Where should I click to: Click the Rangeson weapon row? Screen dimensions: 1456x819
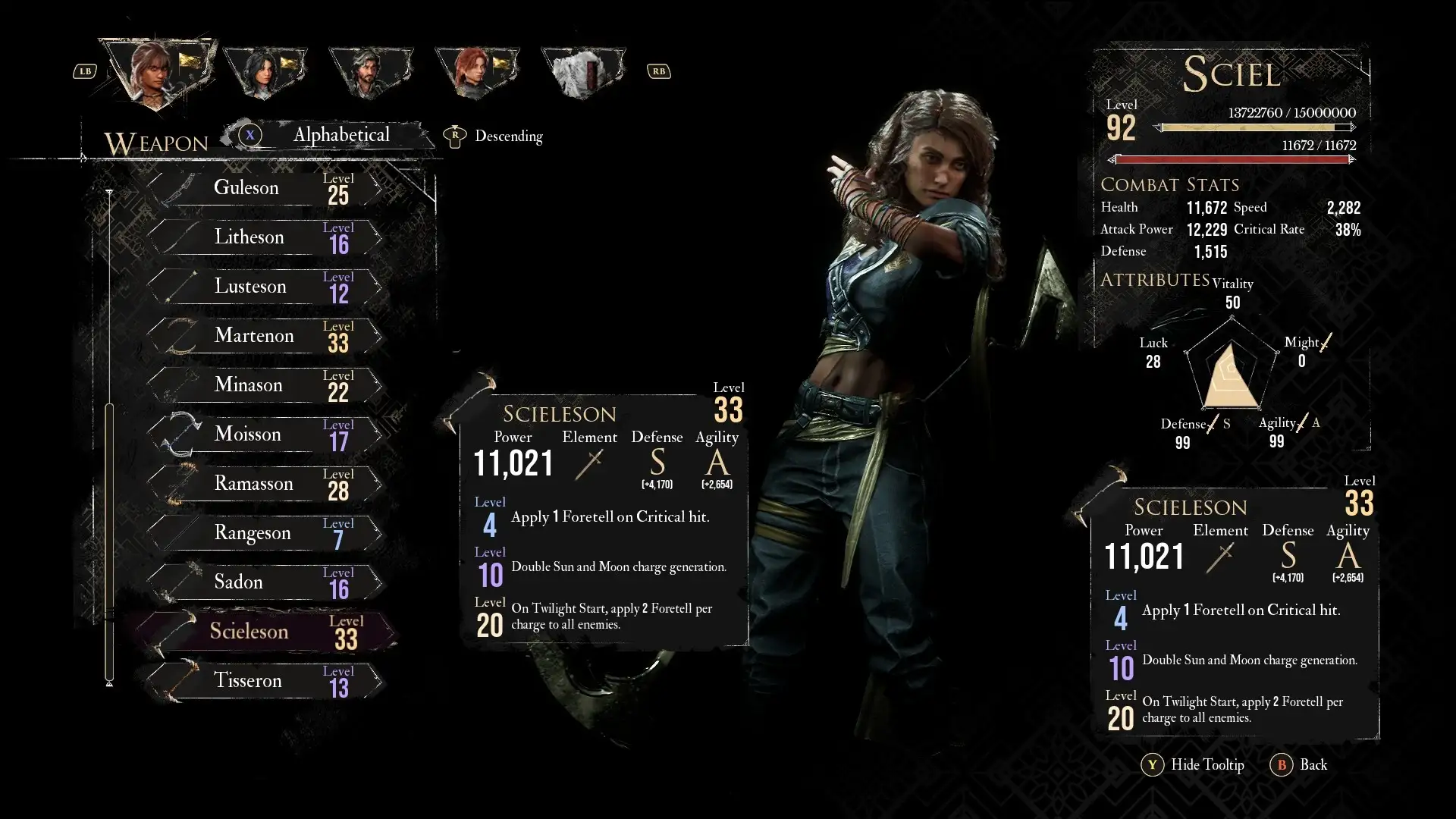tap(265, 533)
